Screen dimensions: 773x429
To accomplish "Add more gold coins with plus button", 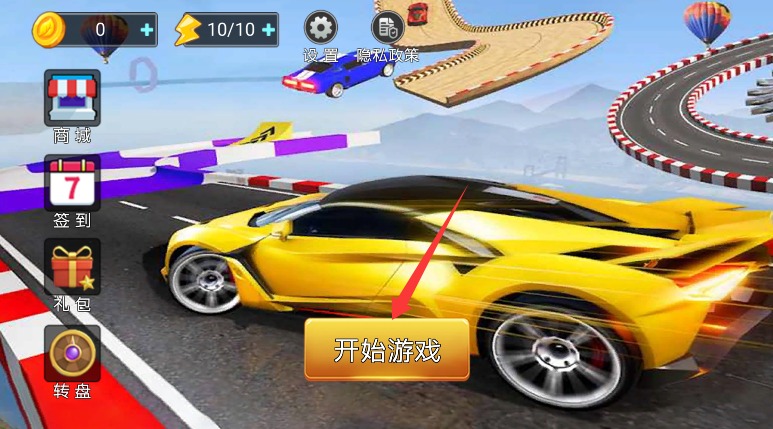I will pyautogui.click(x=147, y=30).
